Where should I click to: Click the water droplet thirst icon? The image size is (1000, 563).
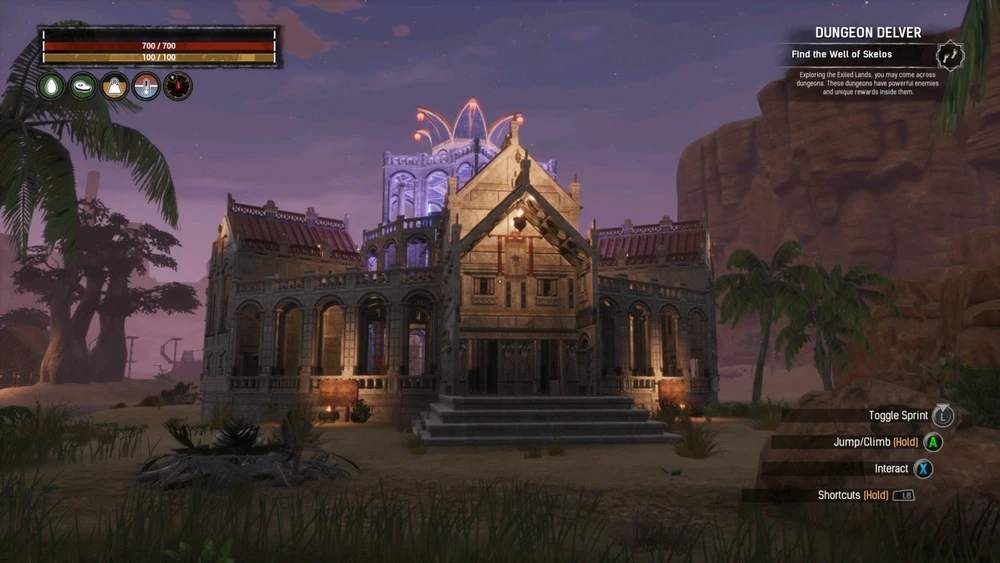click(x=51, y=87)
